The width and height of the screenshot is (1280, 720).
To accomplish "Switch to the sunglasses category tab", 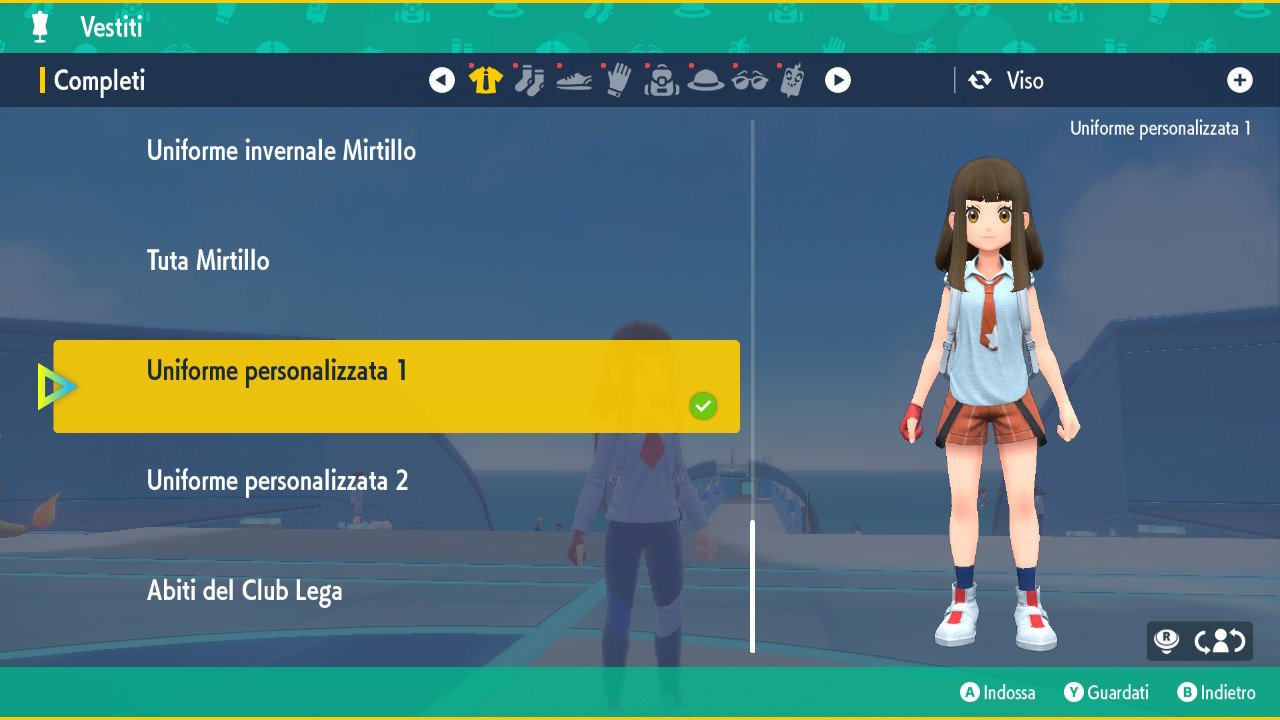I will (x=749, y=81).
